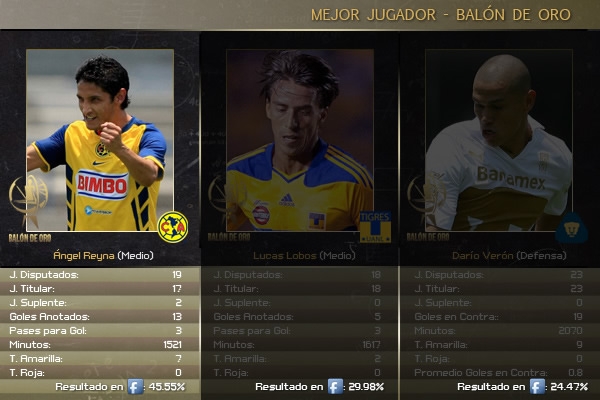Select the Club América crest badge
The image size is (600, 400).
[172, 227]
